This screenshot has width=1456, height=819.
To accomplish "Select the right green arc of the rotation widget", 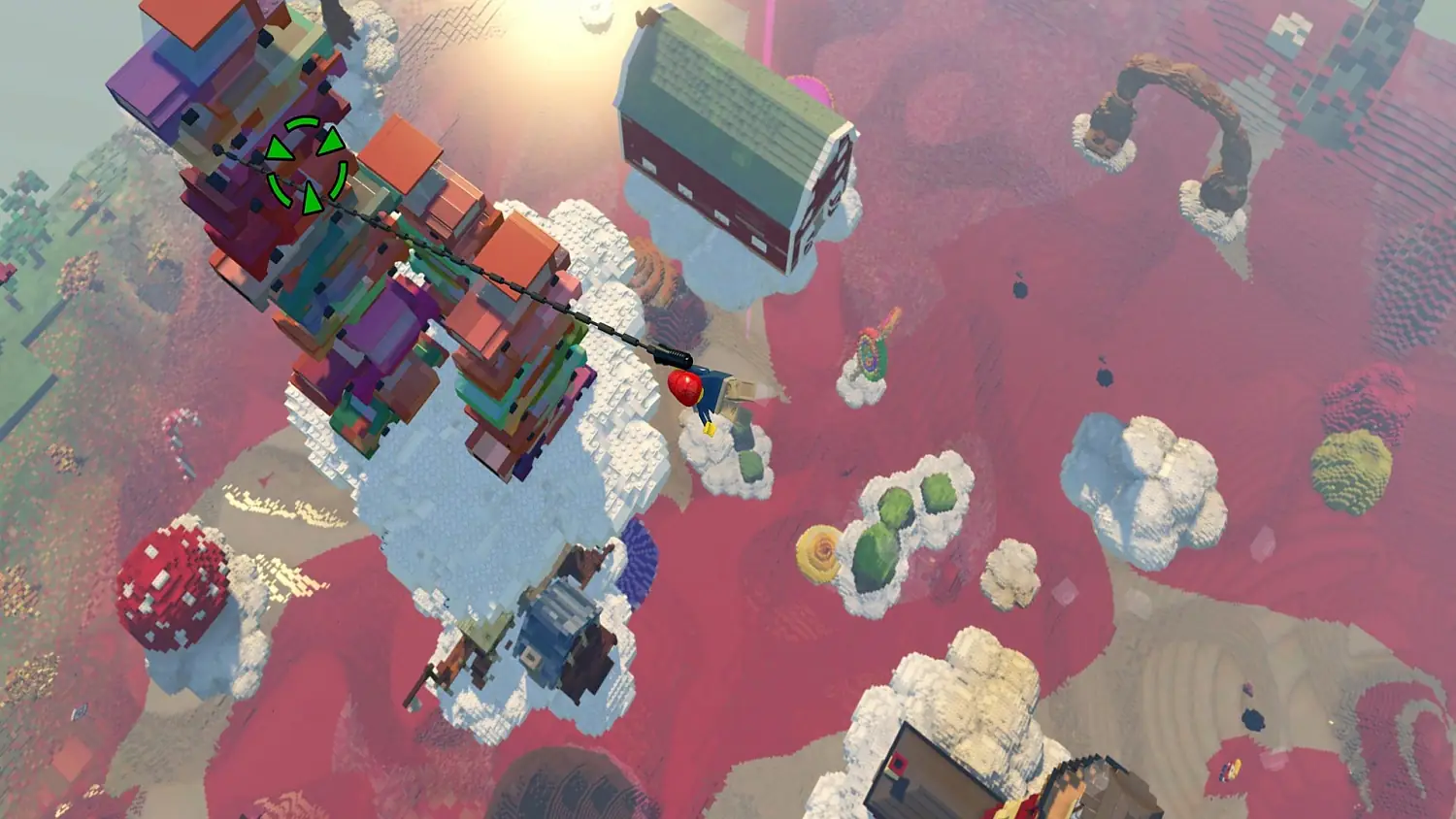I will pyautogui.click(x=341, y=178).
